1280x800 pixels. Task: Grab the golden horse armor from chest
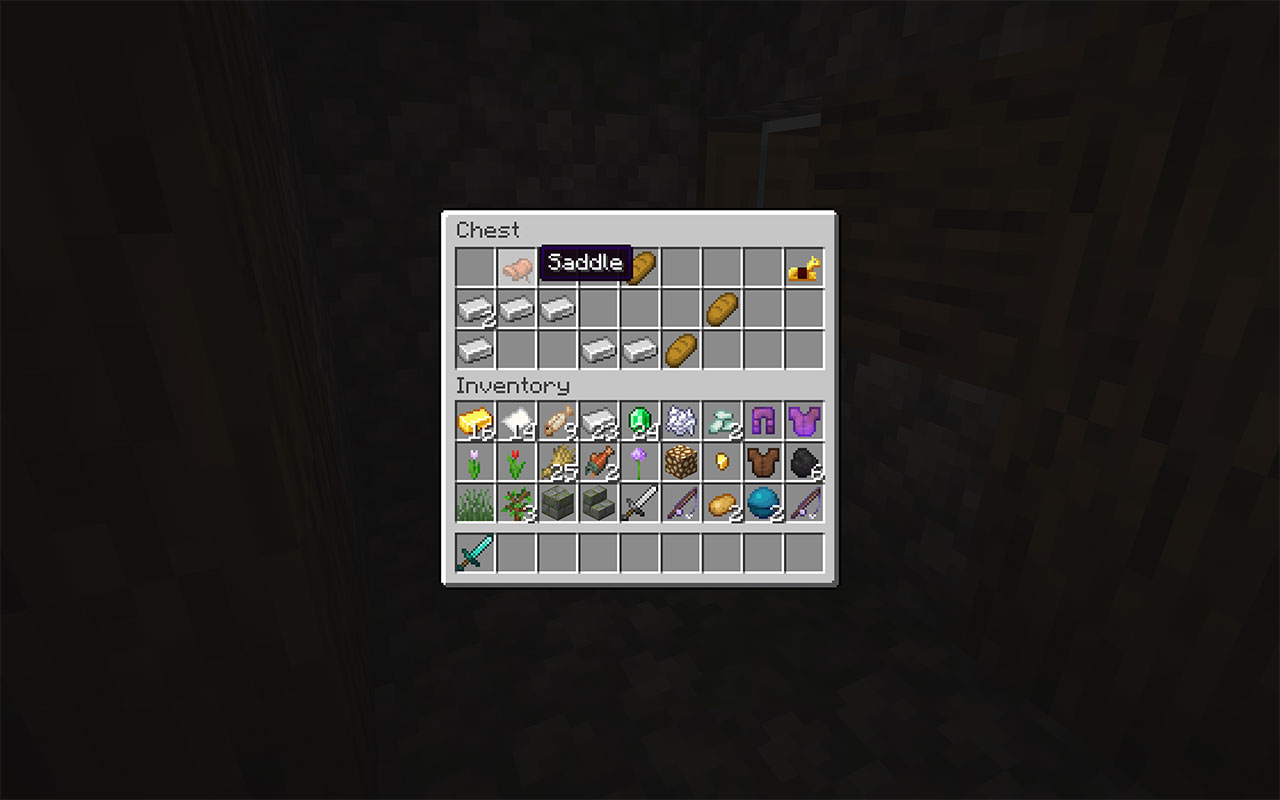[803, 267]
